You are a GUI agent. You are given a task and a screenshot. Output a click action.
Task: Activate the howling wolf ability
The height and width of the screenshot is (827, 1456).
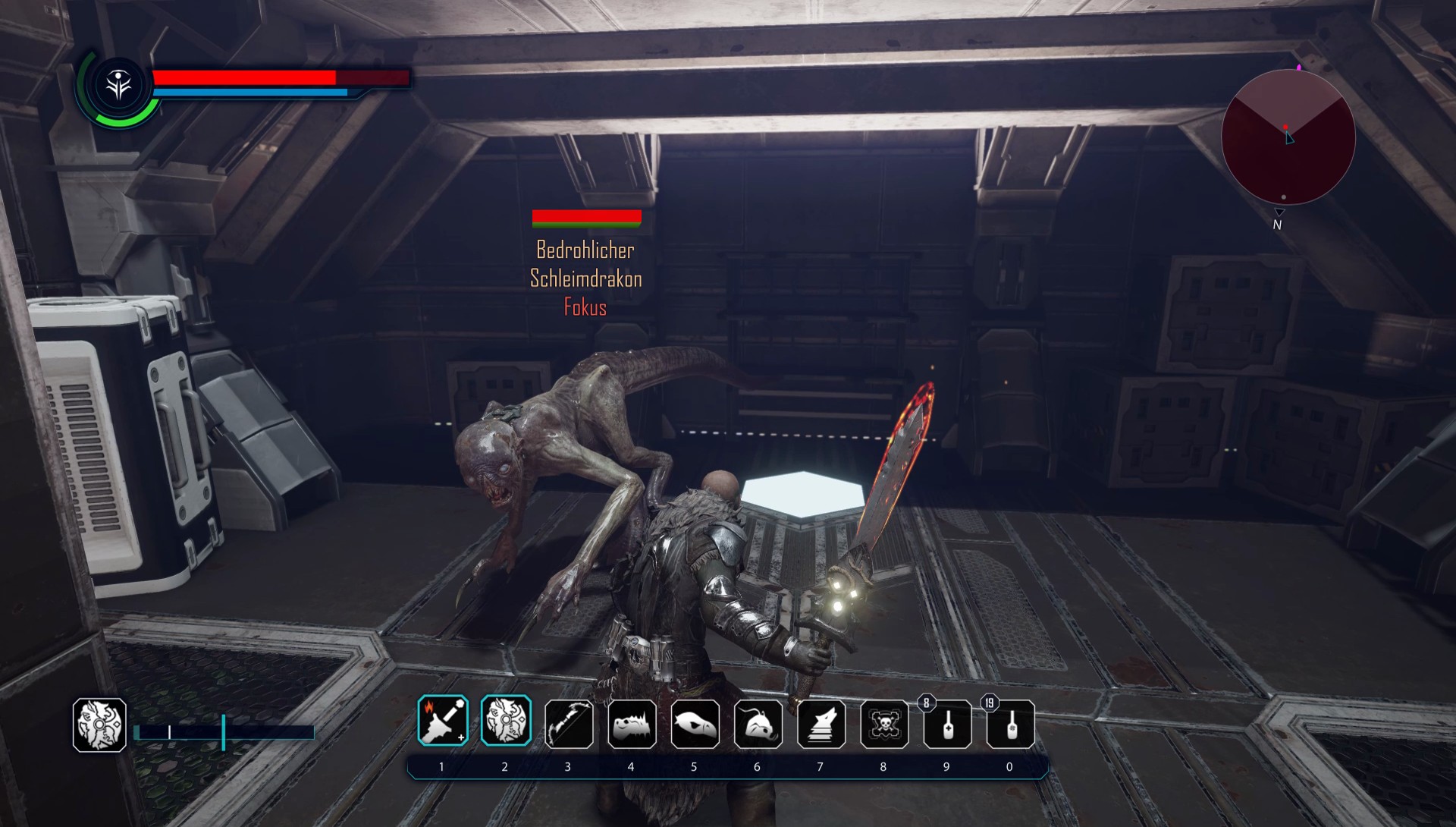tap(821, 724)
